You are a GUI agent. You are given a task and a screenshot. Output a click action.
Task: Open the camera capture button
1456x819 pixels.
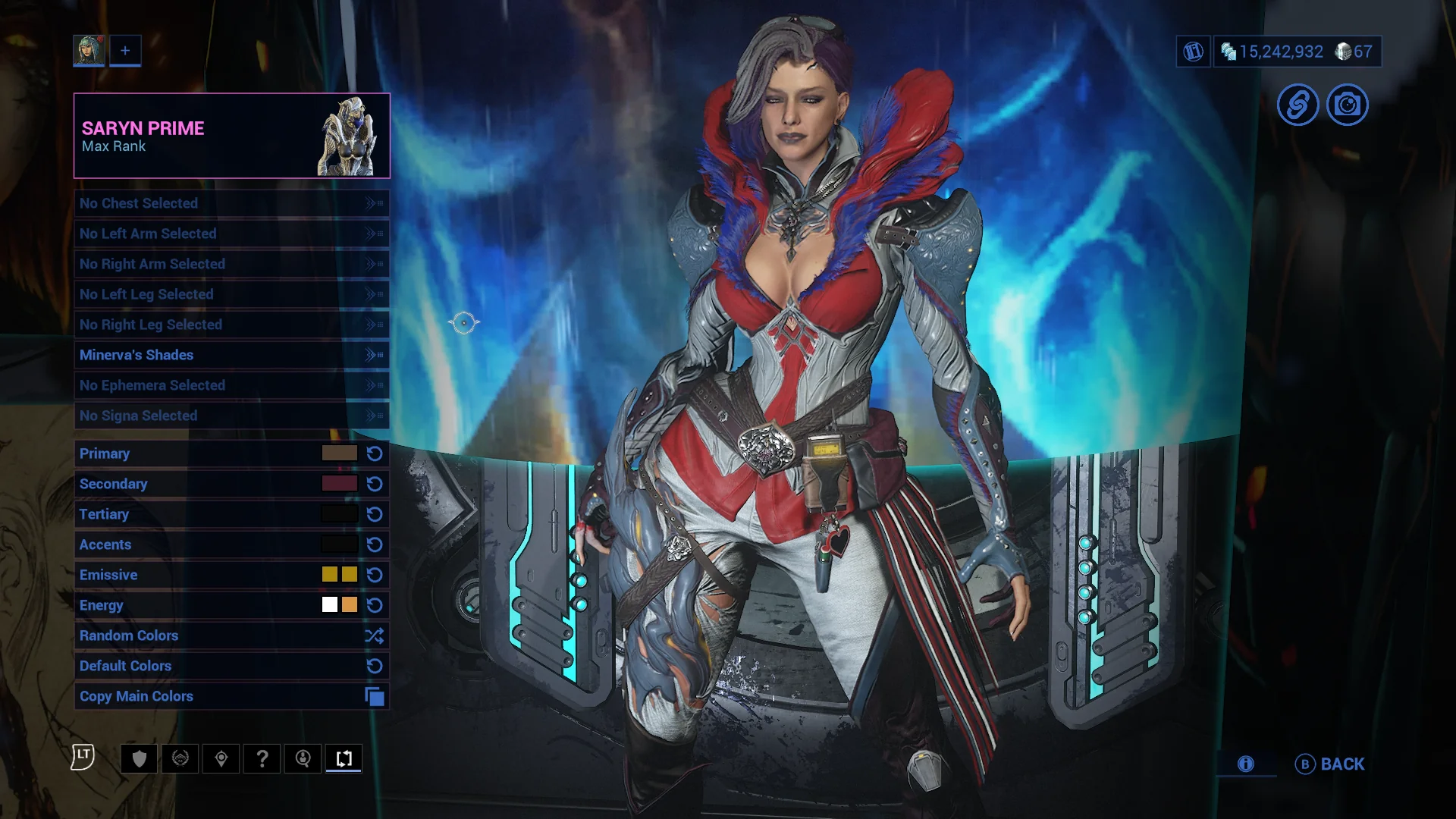(x=1347, y=105)
